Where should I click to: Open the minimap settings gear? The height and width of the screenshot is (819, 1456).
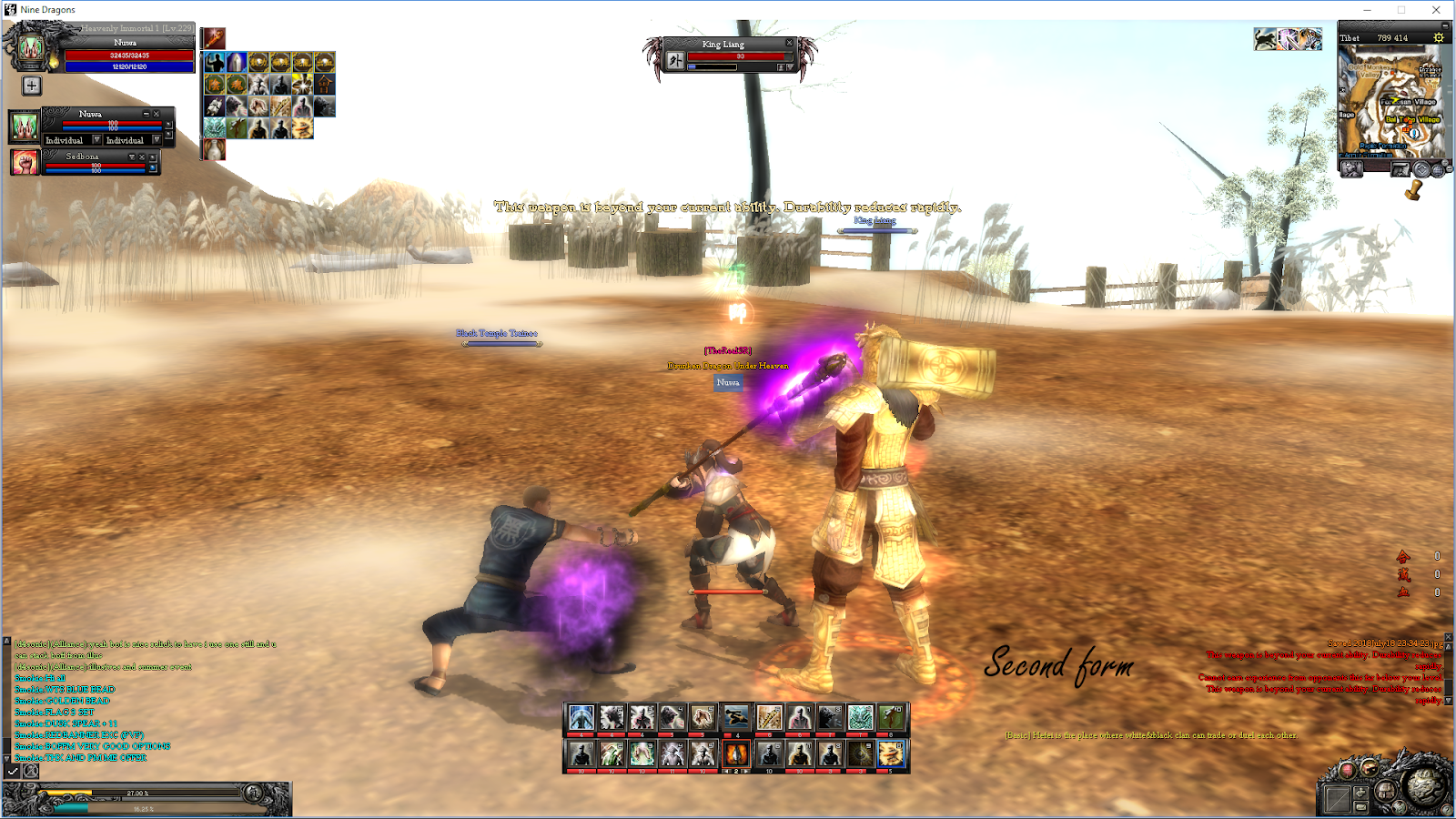[x=1438, y=38]
